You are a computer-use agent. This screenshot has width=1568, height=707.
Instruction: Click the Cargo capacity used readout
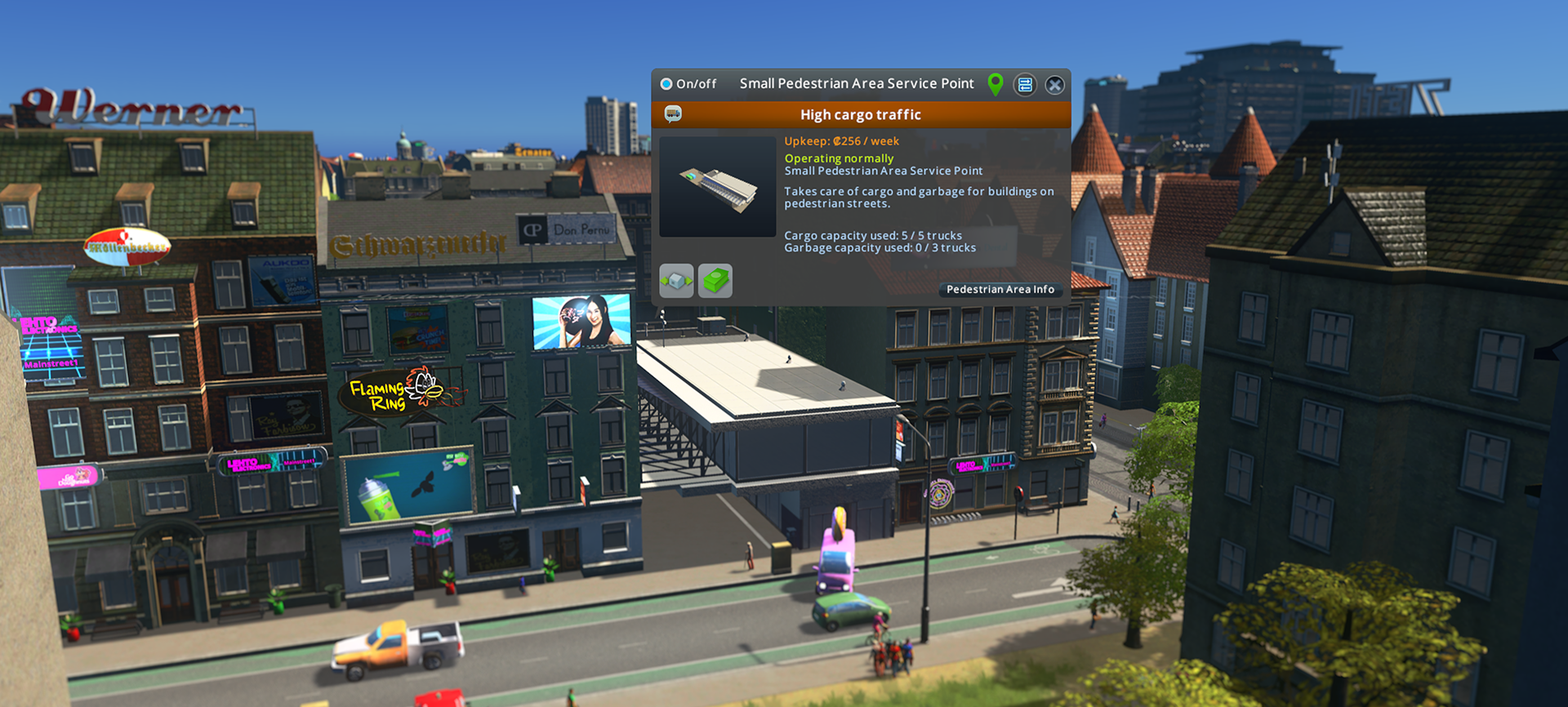(x=872, y=235)
